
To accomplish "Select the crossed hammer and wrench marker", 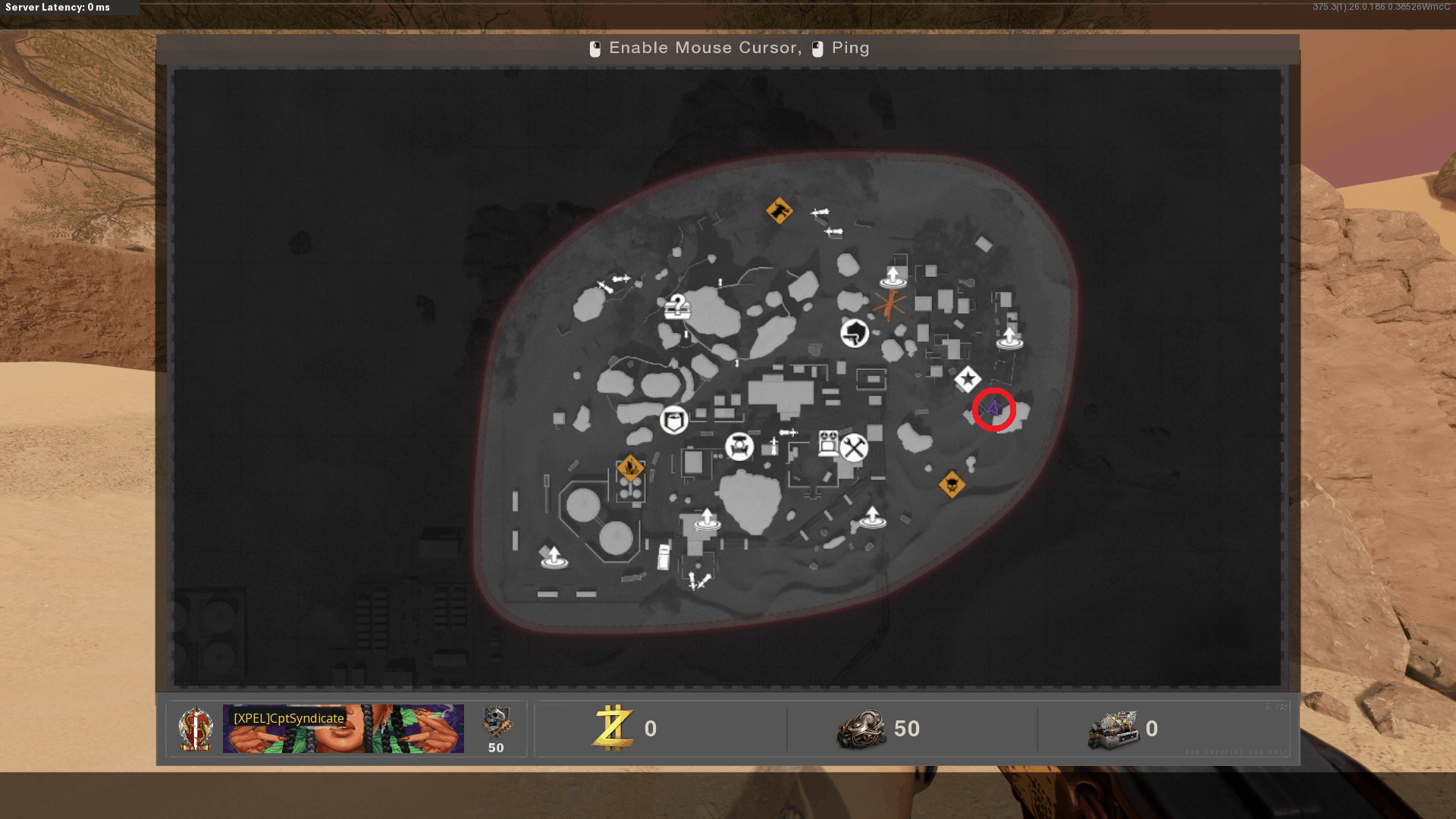I will click(x=854, y=447).
